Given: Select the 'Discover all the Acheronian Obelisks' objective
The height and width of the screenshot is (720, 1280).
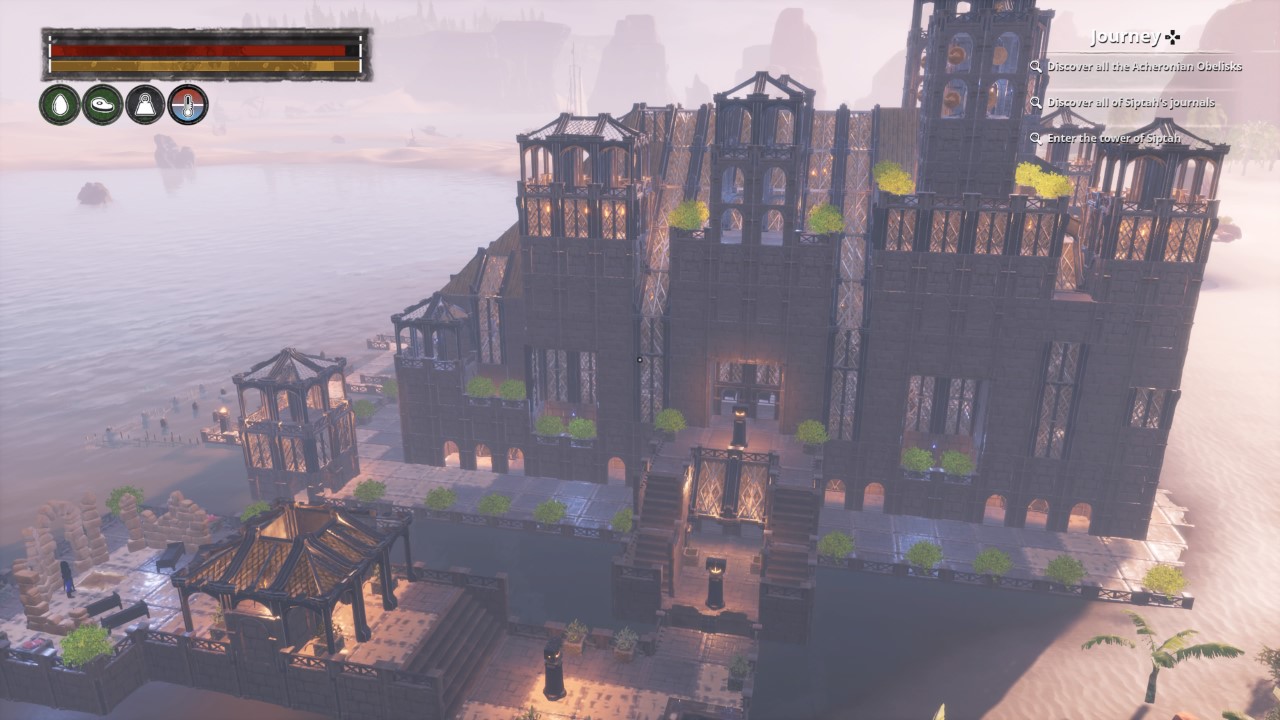Looking at the screenshot, I should tap(1144, 67).
